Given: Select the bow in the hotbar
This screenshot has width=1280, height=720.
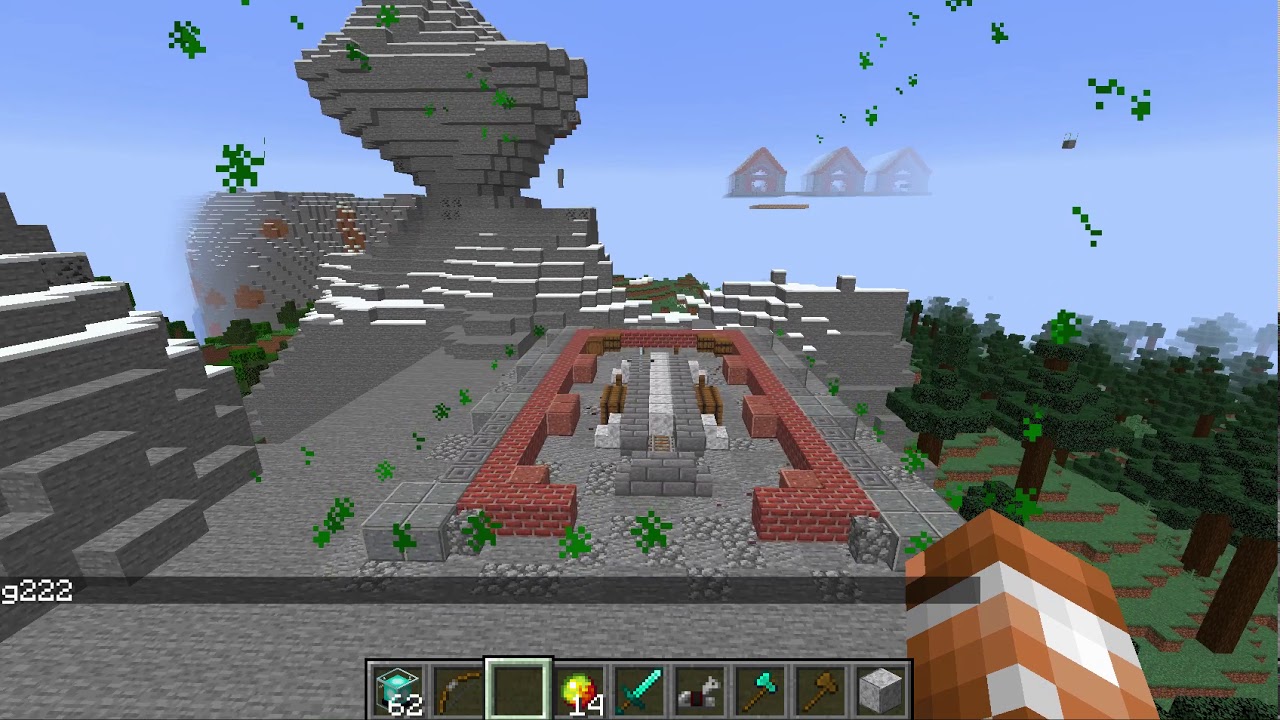Looking at the screenshot, I should [458, 690].
